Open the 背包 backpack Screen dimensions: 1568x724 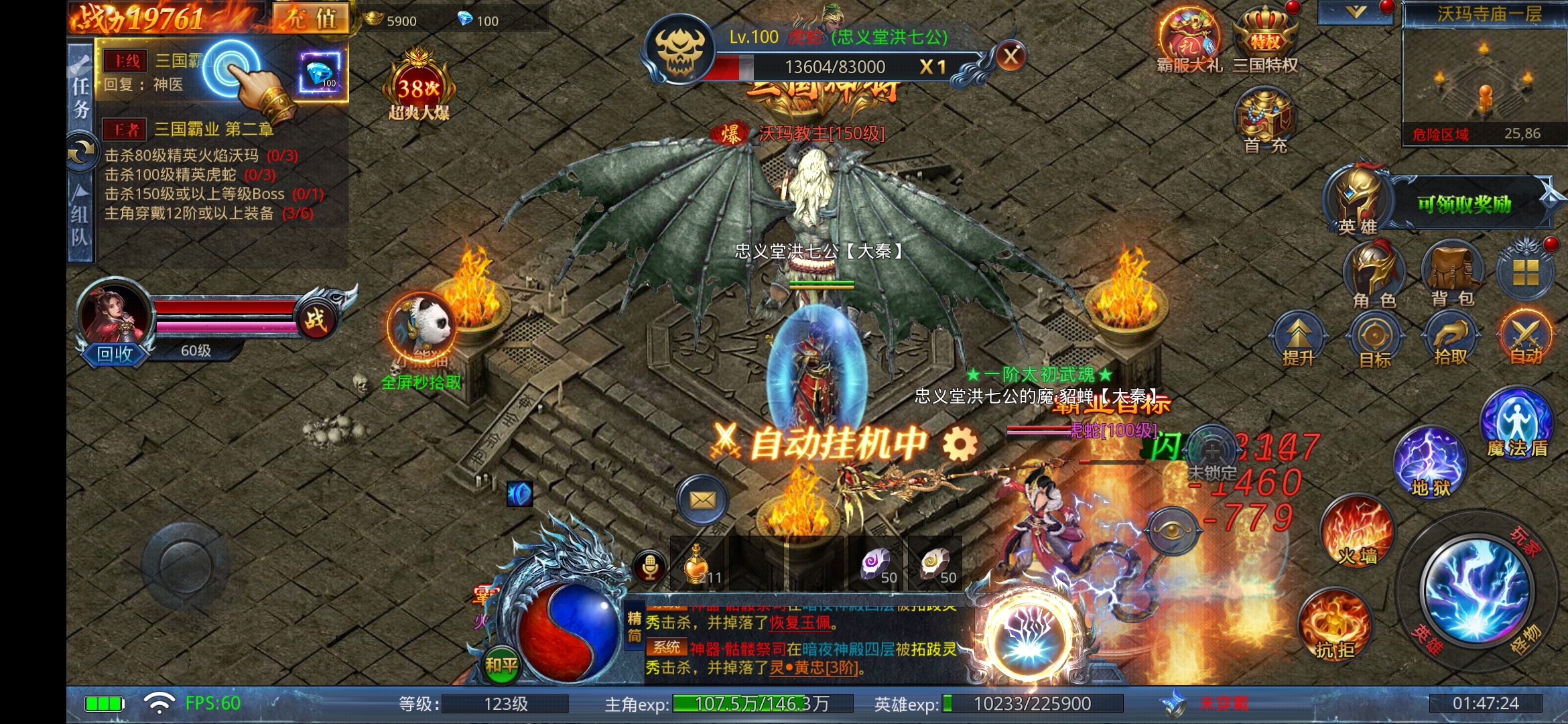pos(1451,275)
